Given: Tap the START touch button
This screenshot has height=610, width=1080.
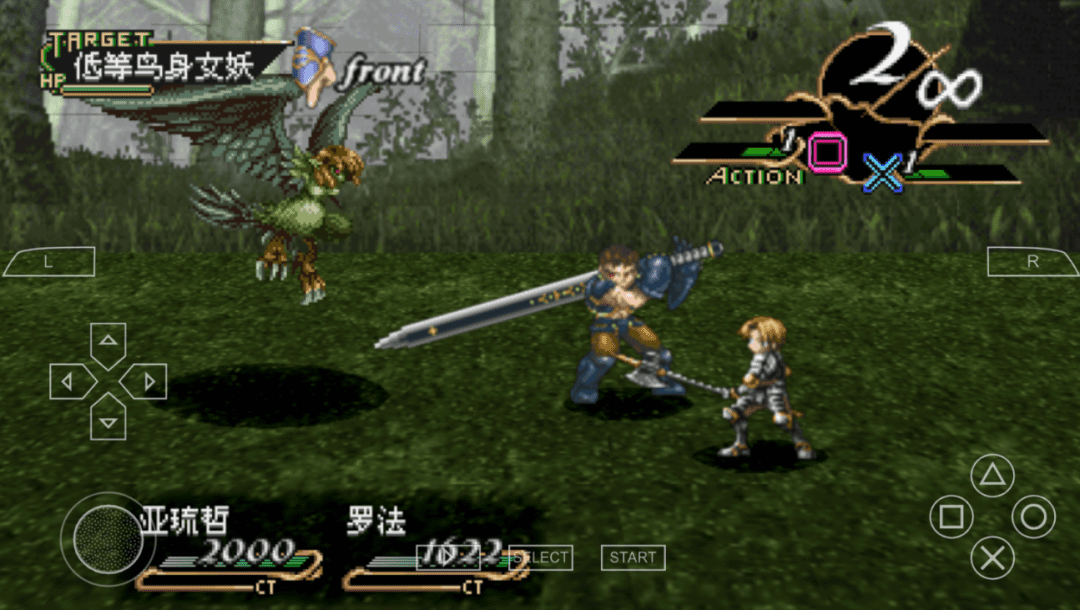Looking at the screenshot, I should click(x=633, y=558).
